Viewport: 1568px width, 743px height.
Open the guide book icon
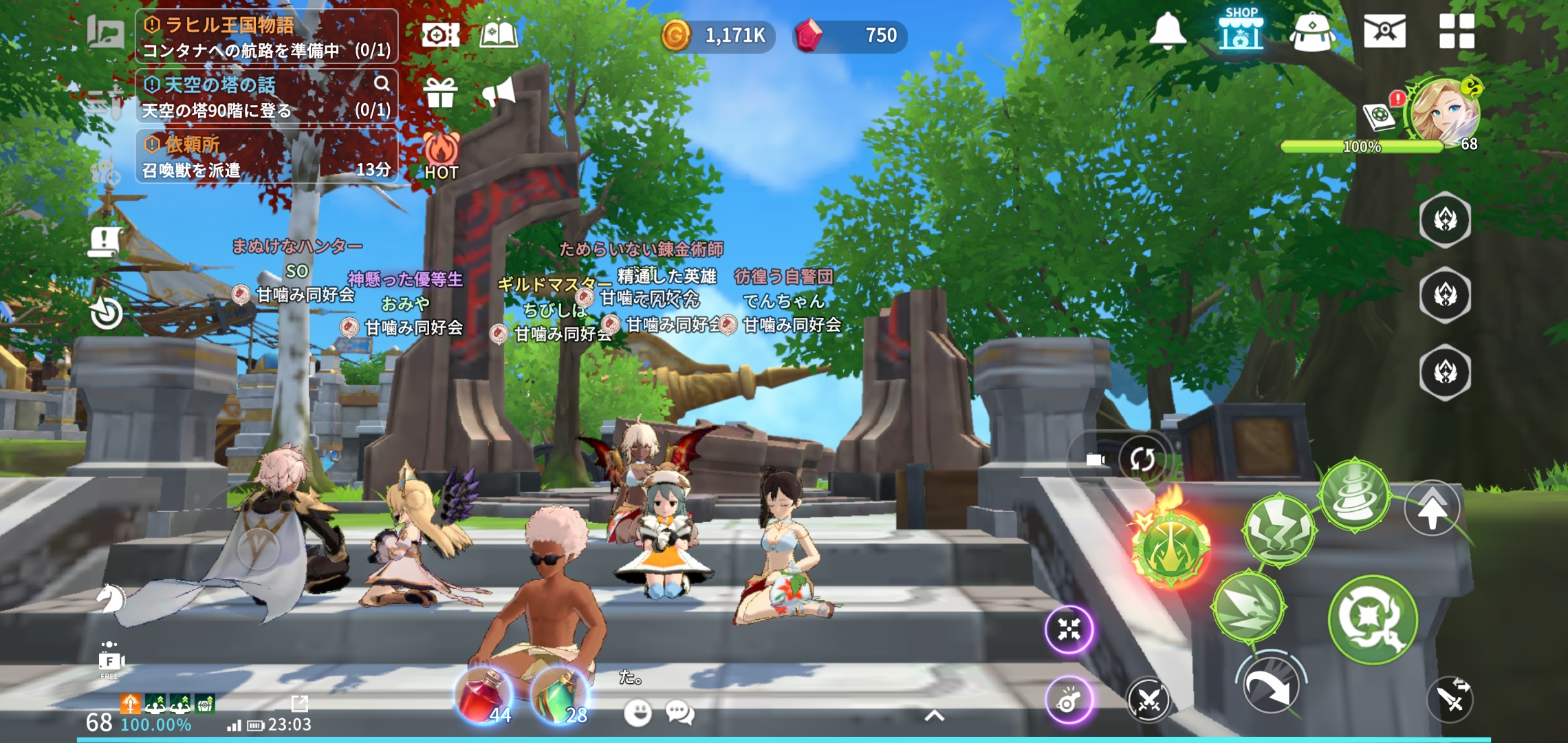[499, 34]
